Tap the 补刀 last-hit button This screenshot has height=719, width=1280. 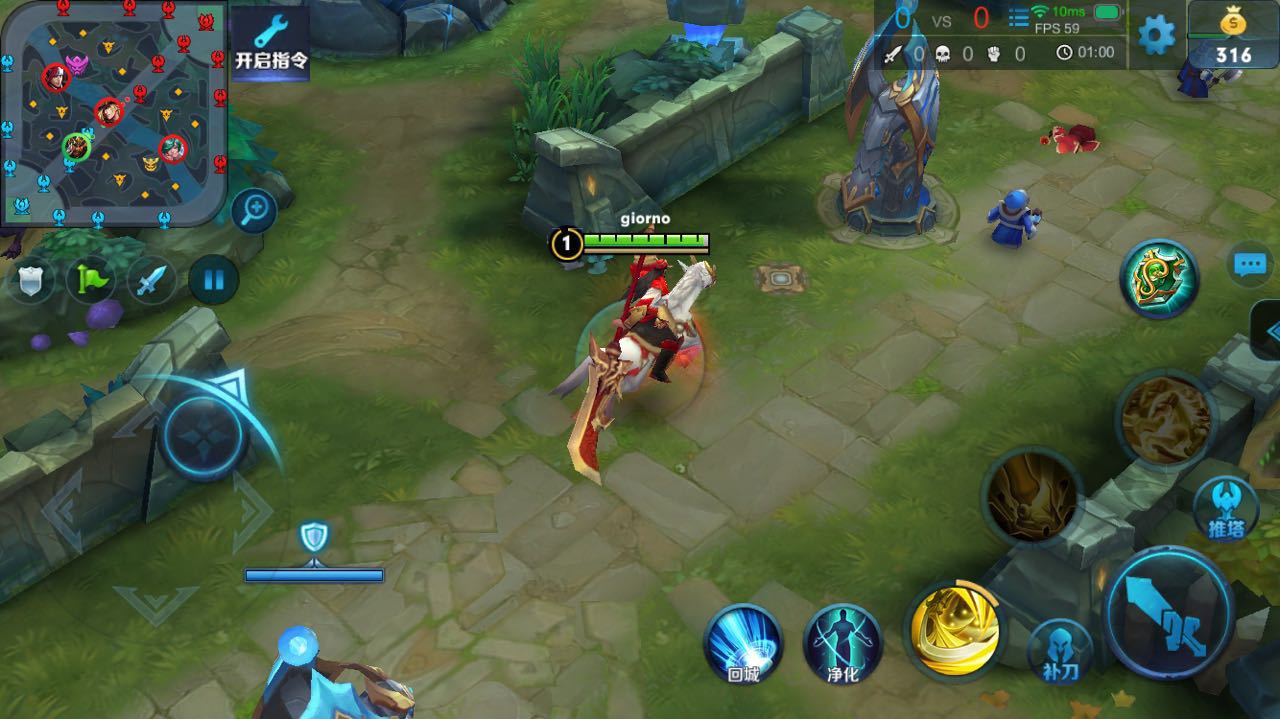tap(1060, 651)
